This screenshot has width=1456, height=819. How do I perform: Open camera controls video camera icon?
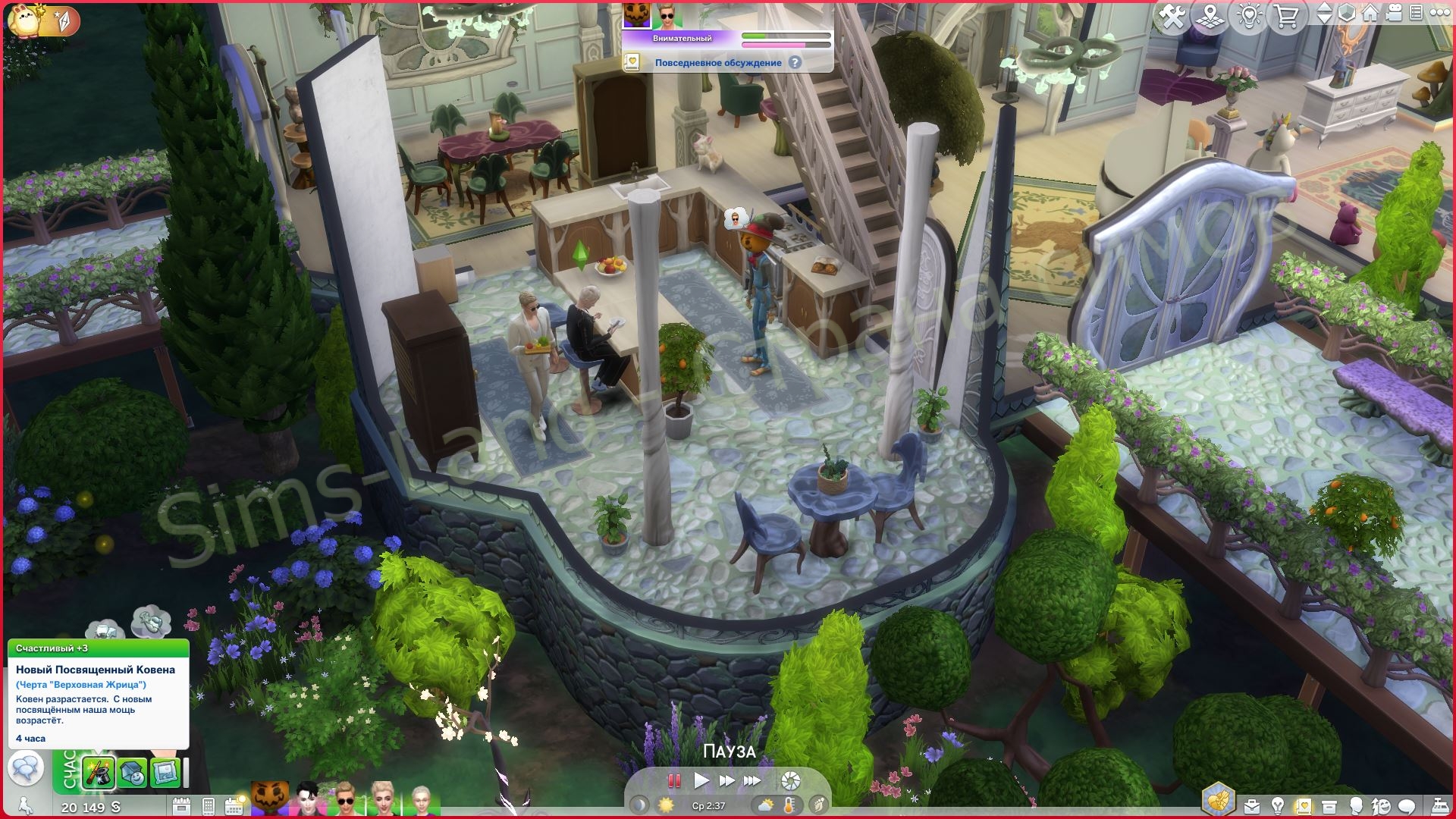pyautogui.click(x=1395, y=14)
